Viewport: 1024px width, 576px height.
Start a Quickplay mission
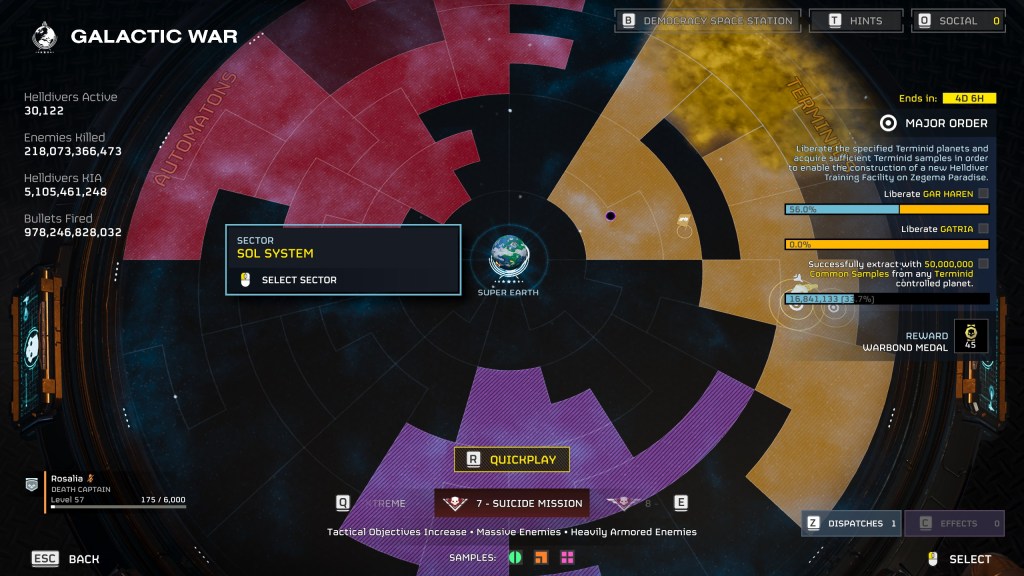point(512,460)
